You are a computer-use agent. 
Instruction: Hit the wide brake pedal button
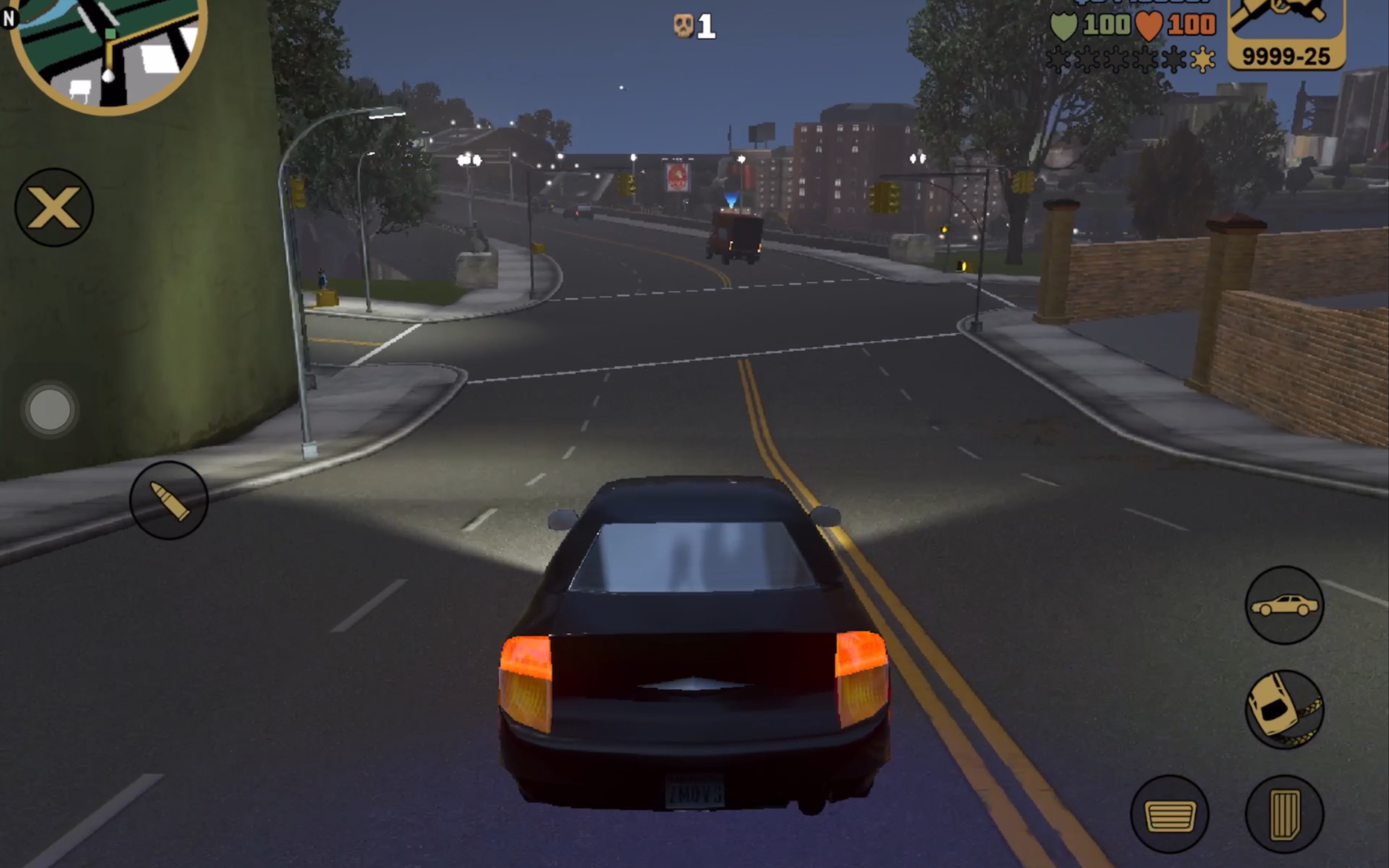(1169, 814)
